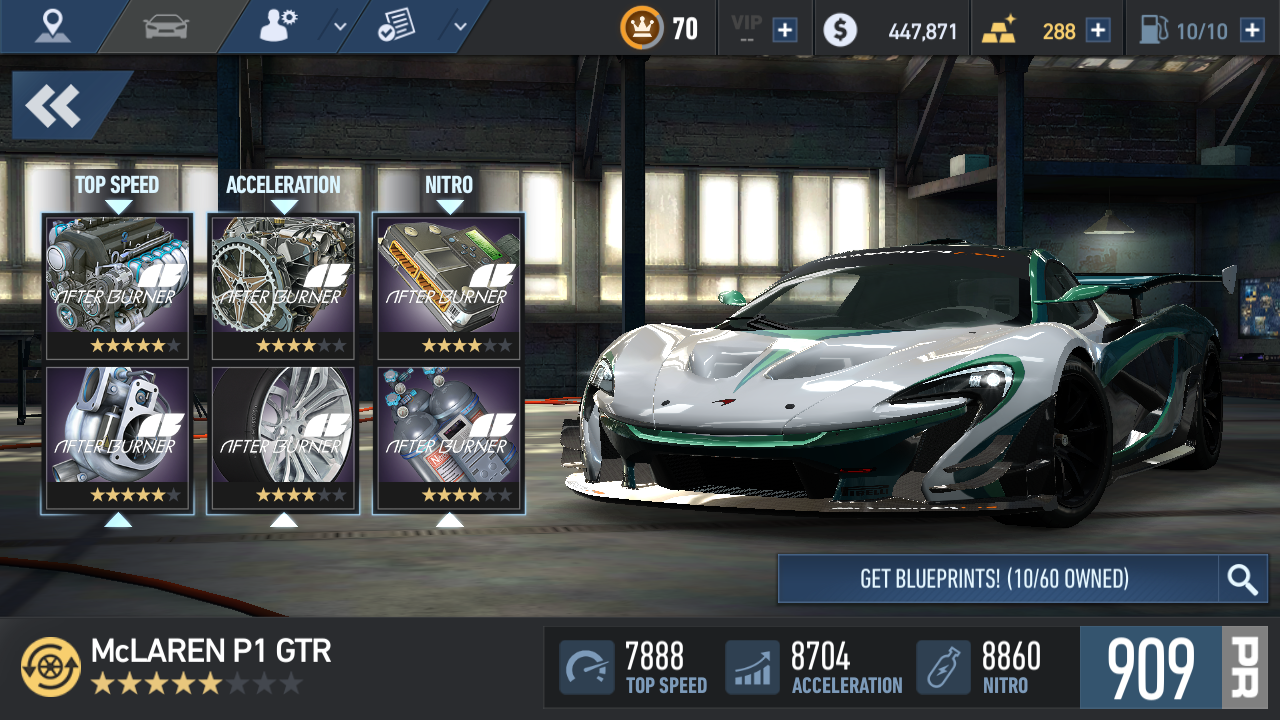Screen dimensions: 1280x720
Task: Select the ECU Nitro part
Action: point(449,285)
